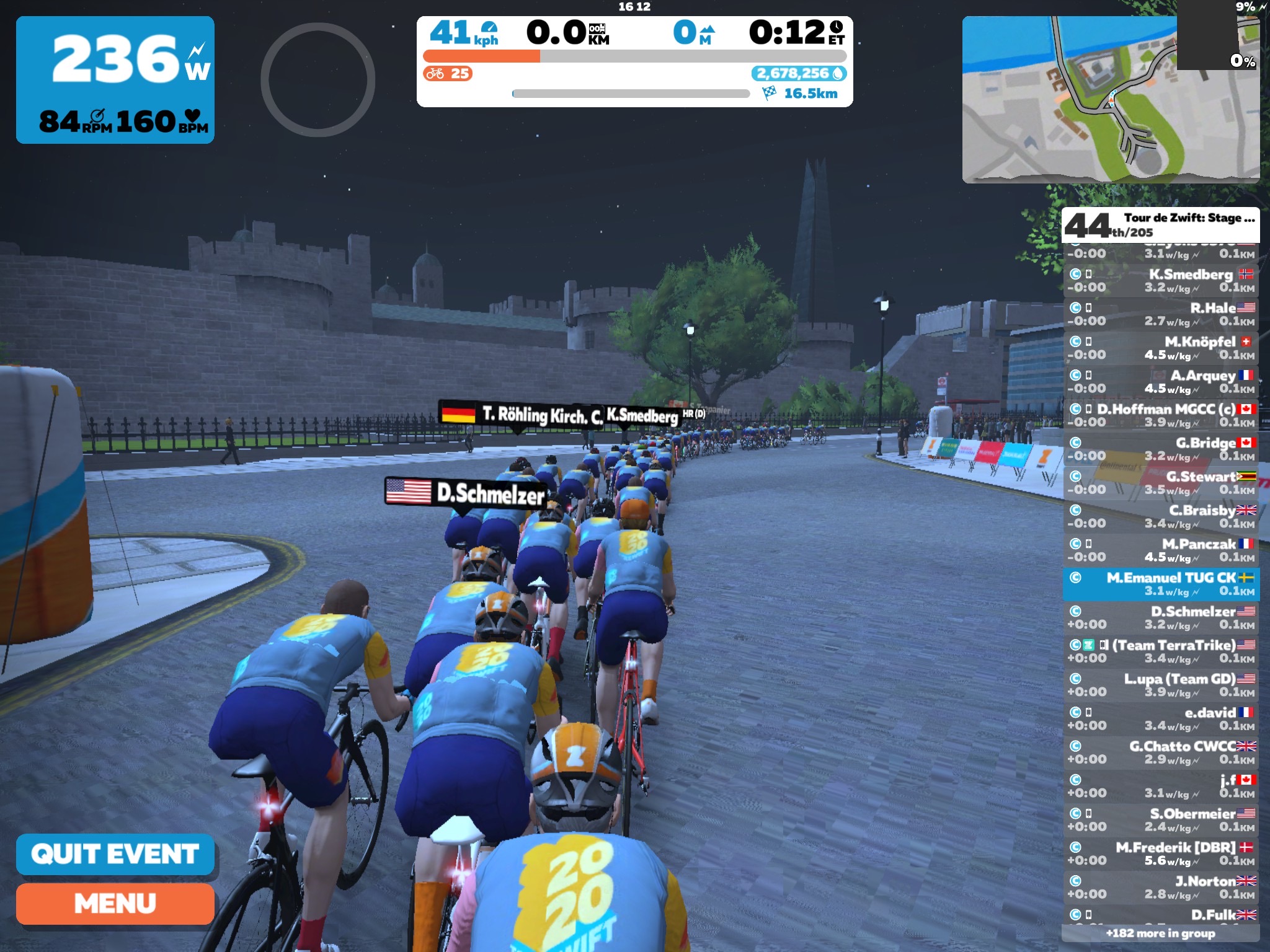The width and height of the screenshot is (1270, 952).
Task: Pick L.upa (Team GD) from the list
Action: (1161, 685)
